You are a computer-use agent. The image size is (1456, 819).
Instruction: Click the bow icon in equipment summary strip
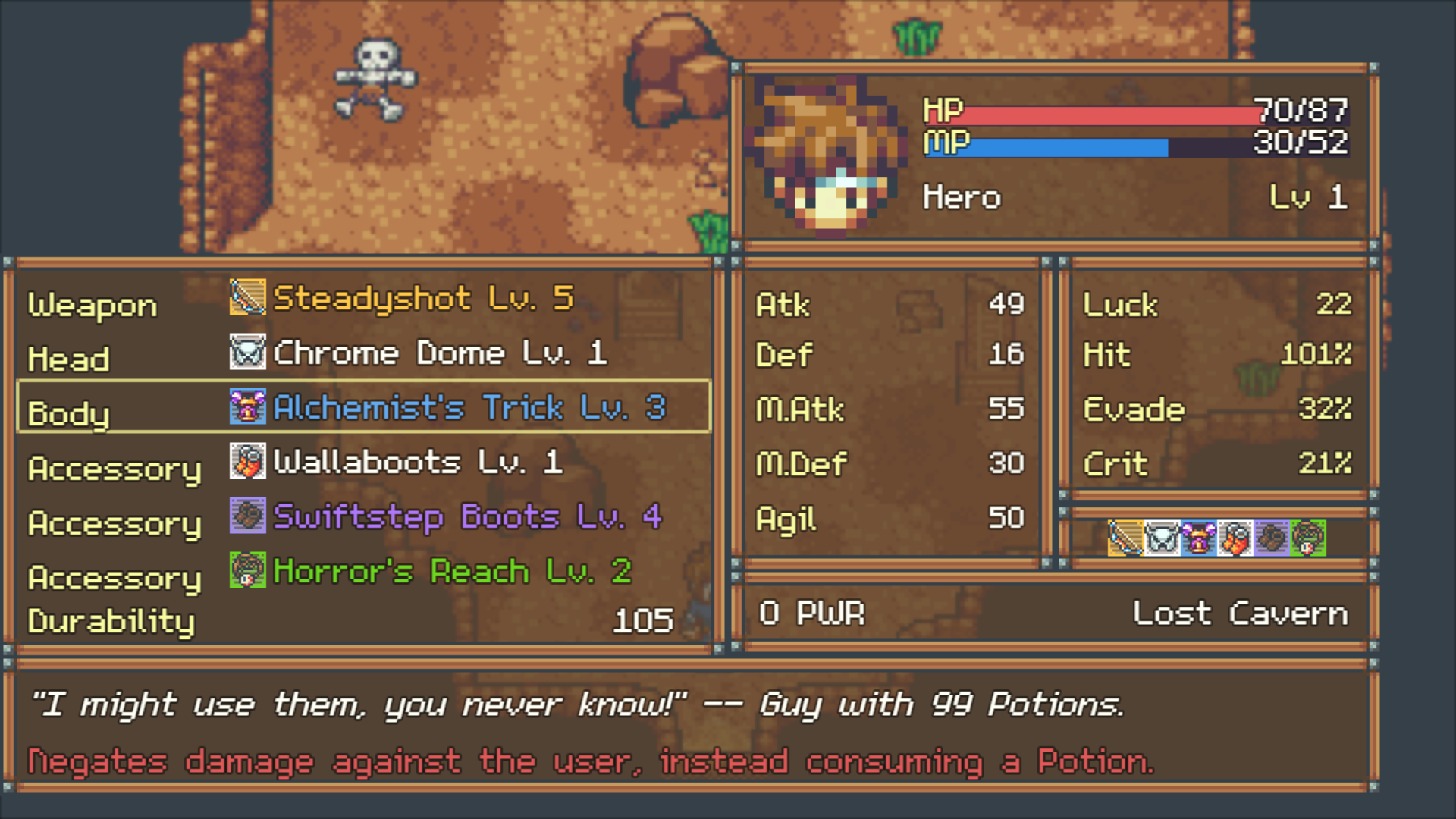tap(1125, 538)
